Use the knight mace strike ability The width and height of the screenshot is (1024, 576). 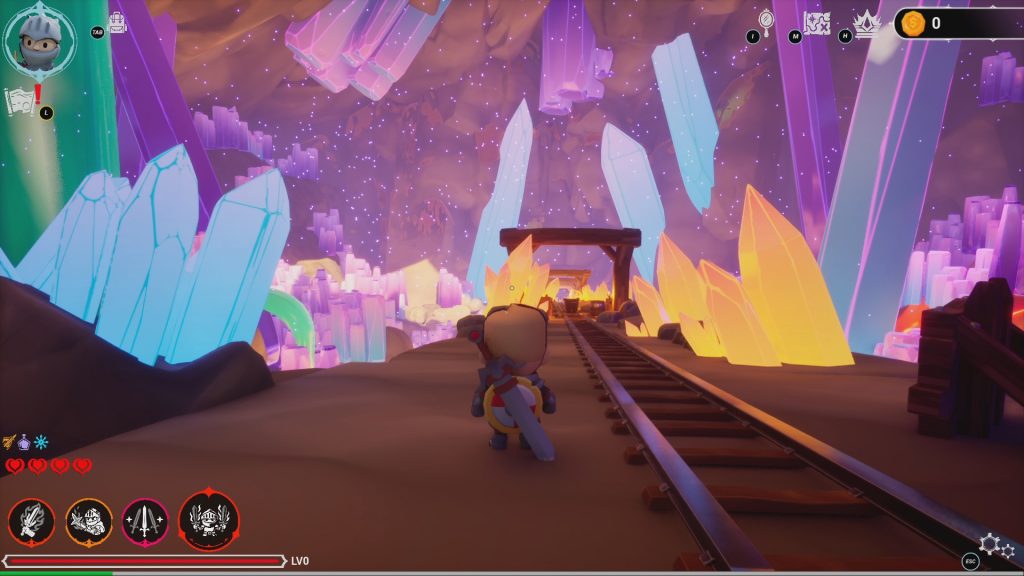(x=89, y=521)
